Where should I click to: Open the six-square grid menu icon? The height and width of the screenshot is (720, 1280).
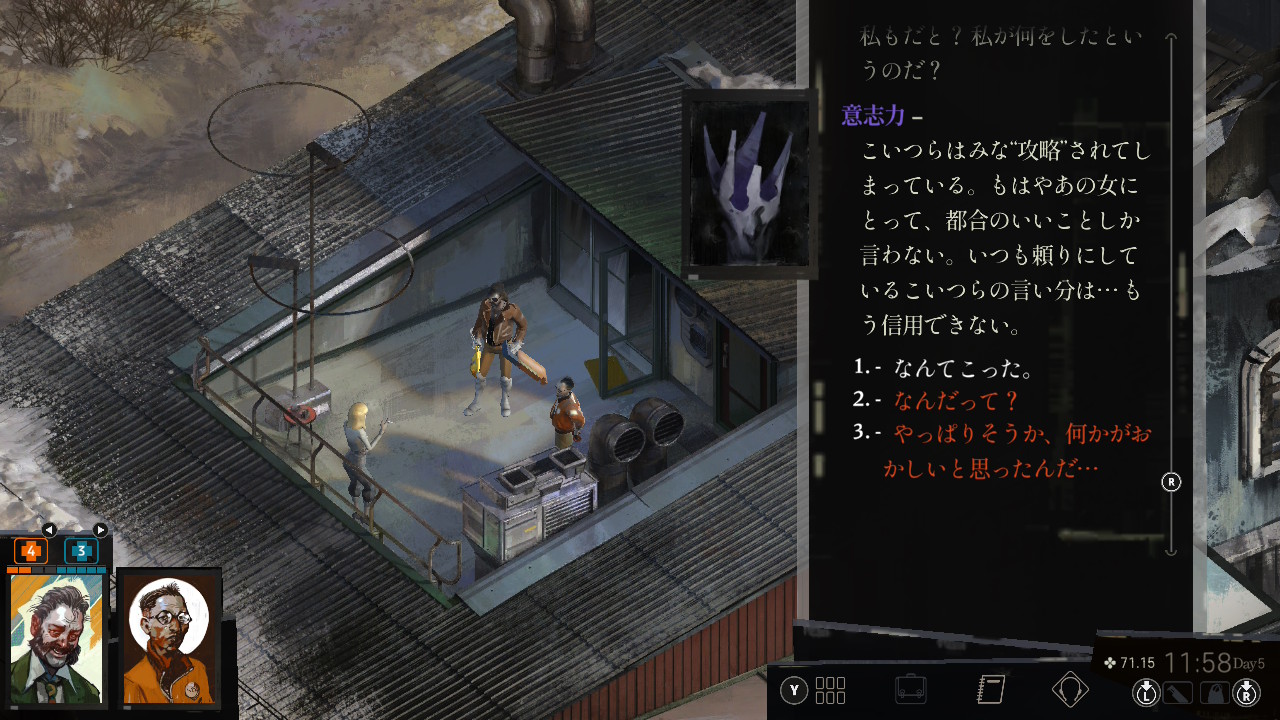point(831,690)
